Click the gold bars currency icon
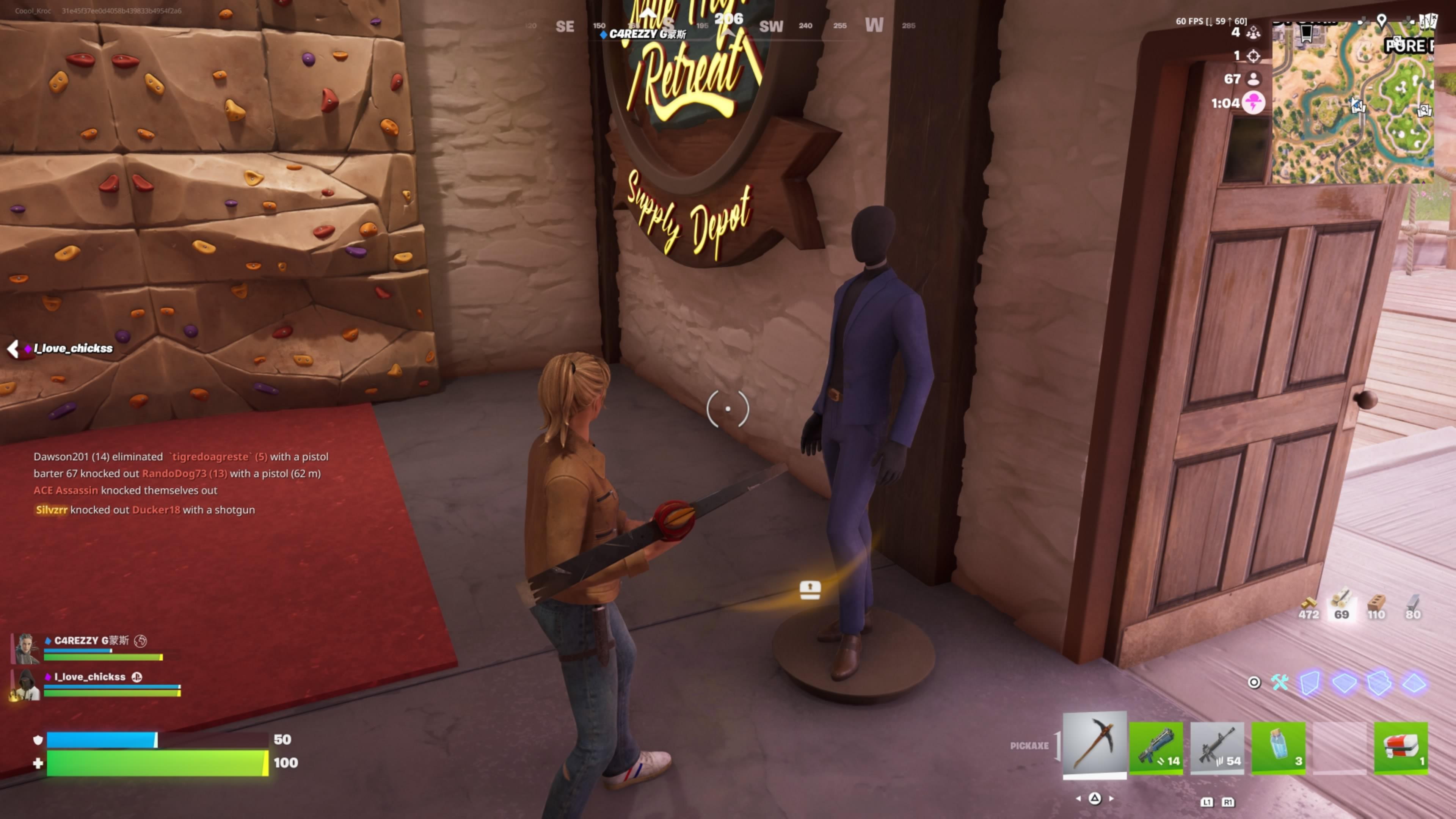Screen dimensions: 1456x819 click(1309, 602)
